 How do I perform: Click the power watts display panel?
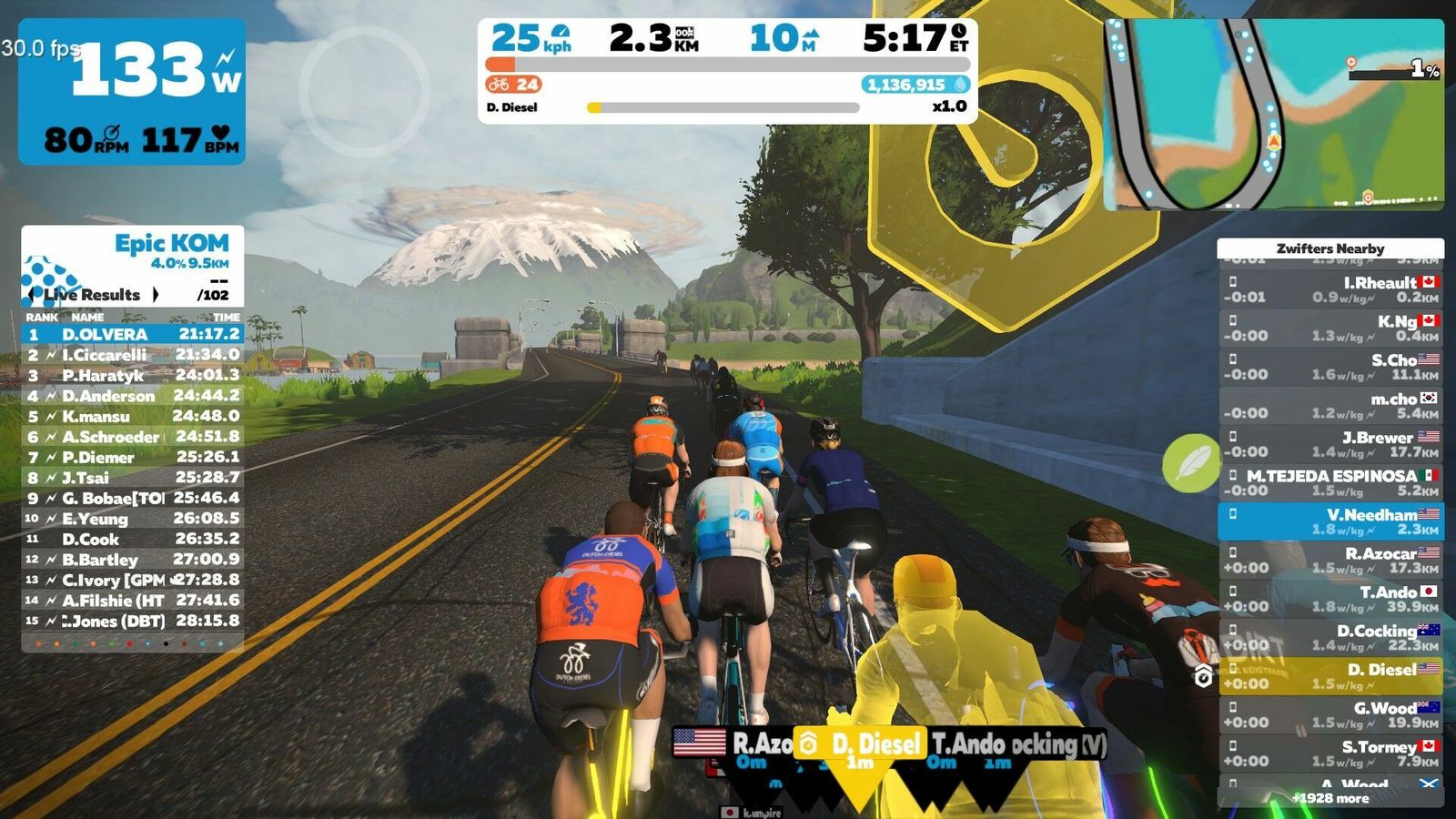[x=132, y=91]
